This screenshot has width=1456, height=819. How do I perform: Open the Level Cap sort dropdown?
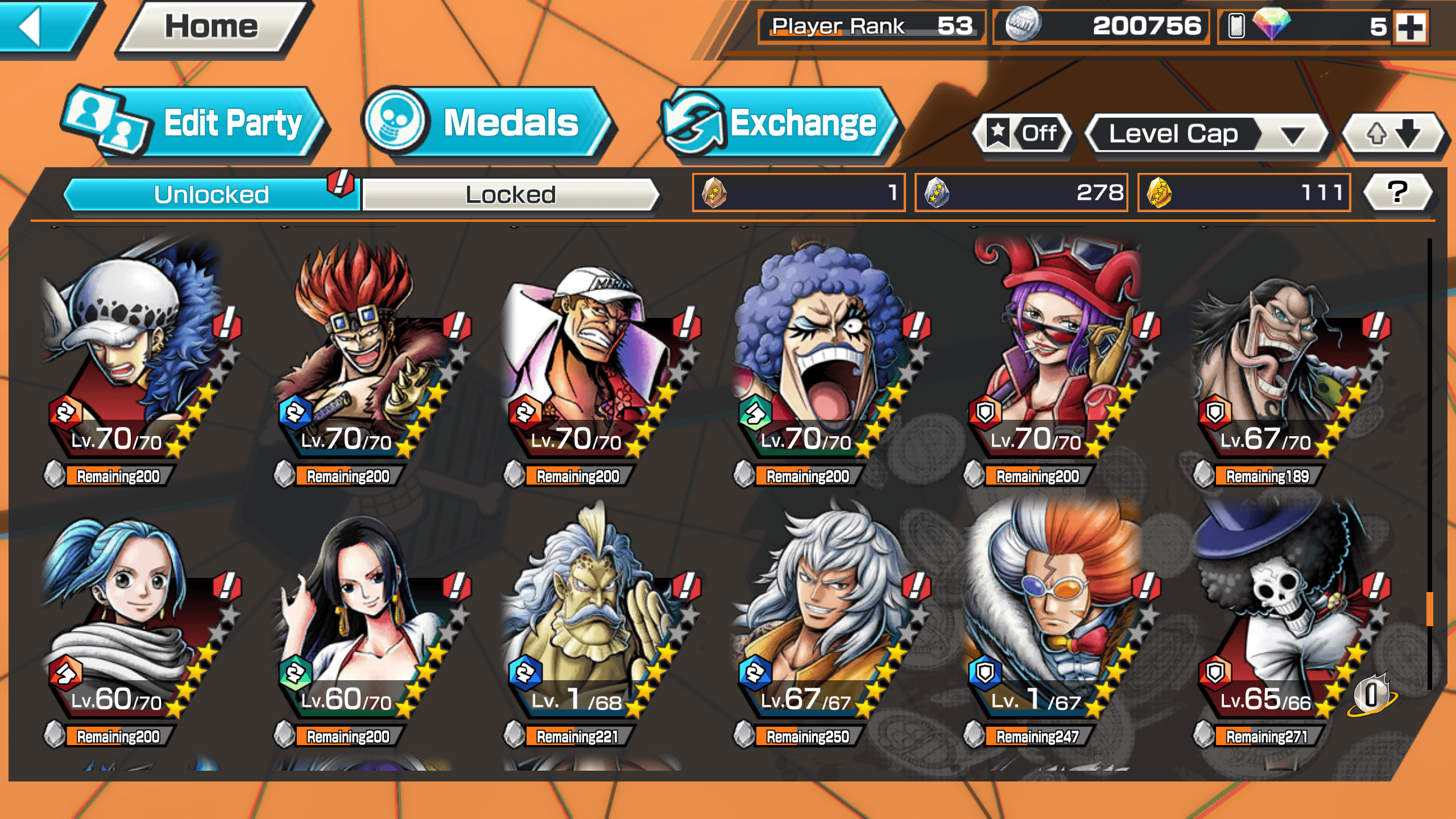[x=1206, y=134]
